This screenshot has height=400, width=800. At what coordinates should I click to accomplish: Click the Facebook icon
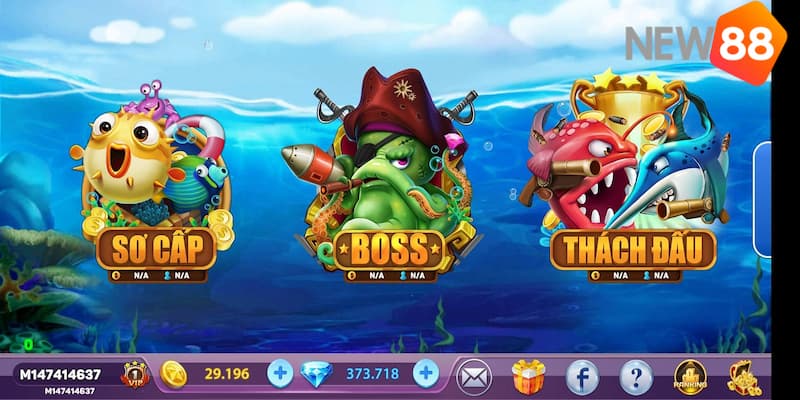(582, 376)
